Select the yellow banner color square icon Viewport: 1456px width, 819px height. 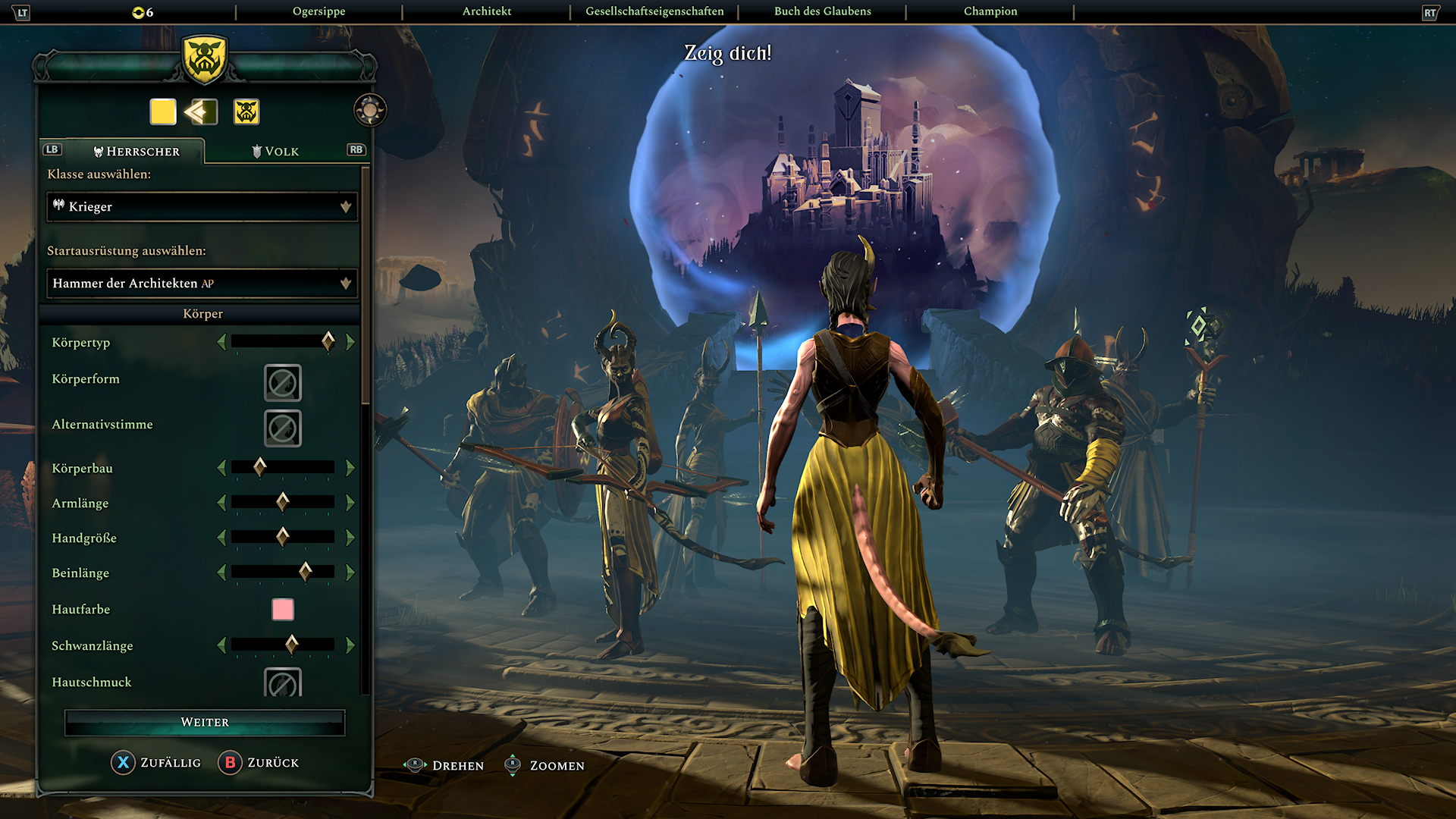click(x=162, y=111)
